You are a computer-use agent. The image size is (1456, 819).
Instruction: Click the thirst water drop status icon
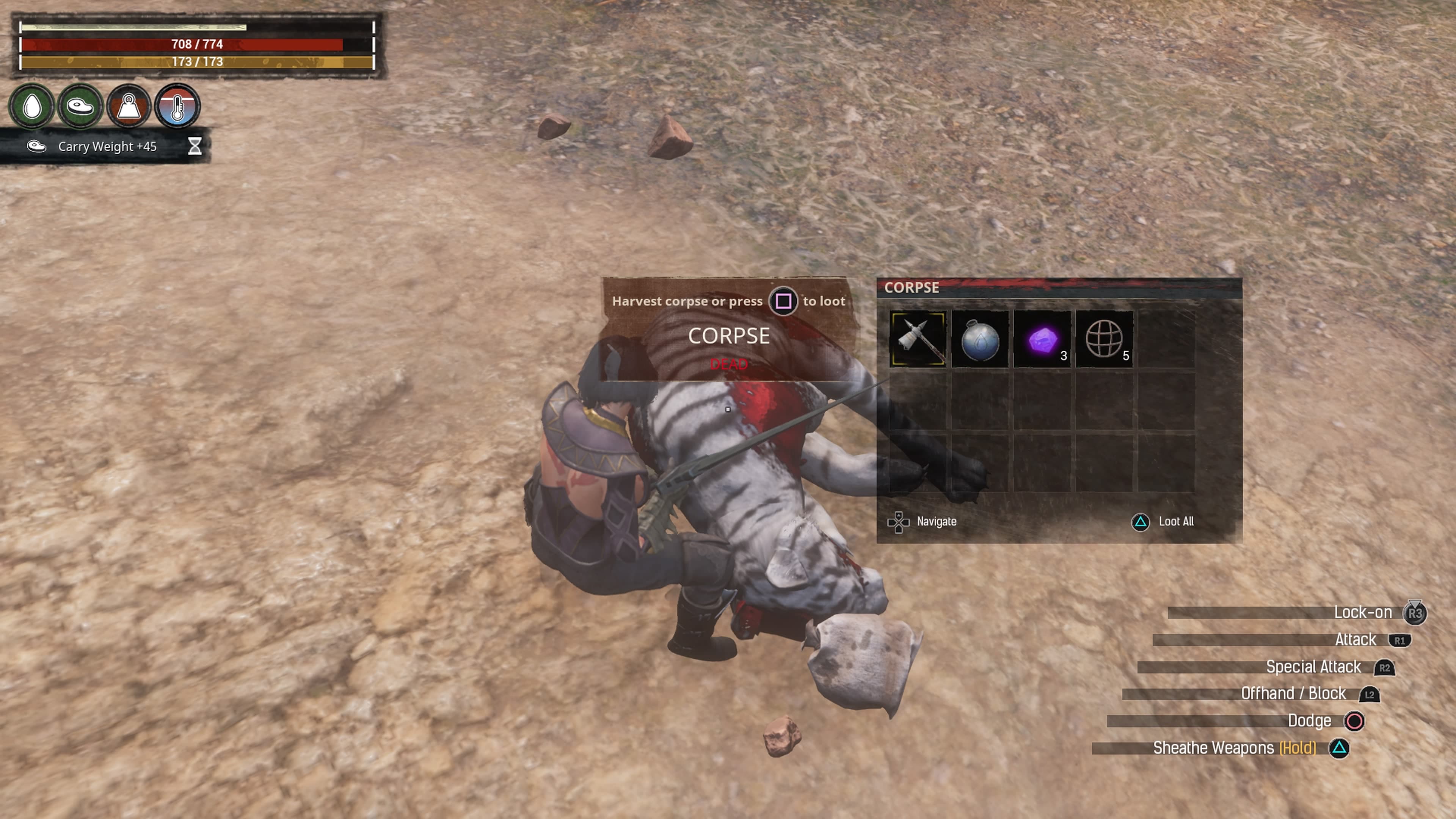click(x=32, y=106)
